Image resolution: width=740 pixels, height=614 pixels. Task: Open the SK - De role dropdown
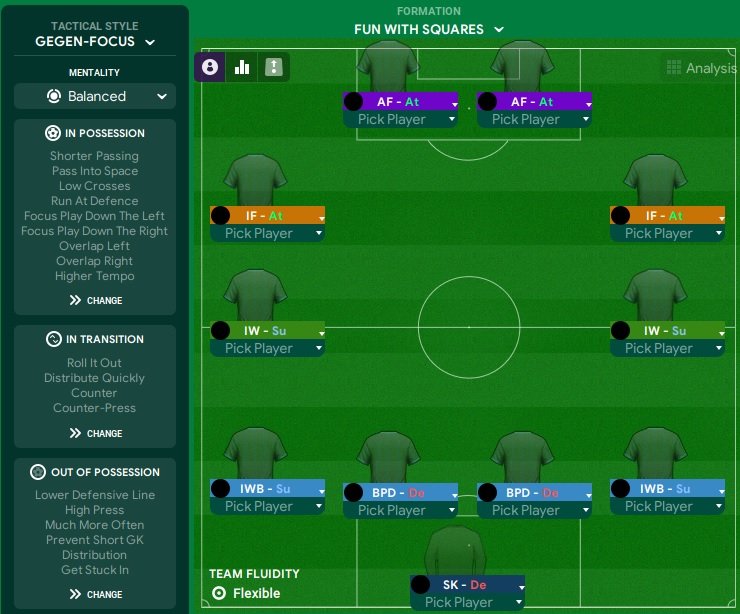(x=468, y=585)
